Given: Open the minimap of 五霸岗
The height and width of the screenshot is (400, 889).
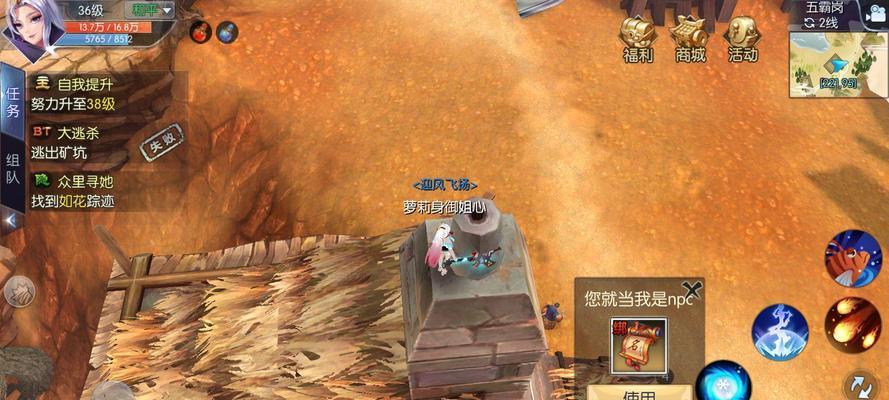Looking at the screenshot, I should (823, 64).
